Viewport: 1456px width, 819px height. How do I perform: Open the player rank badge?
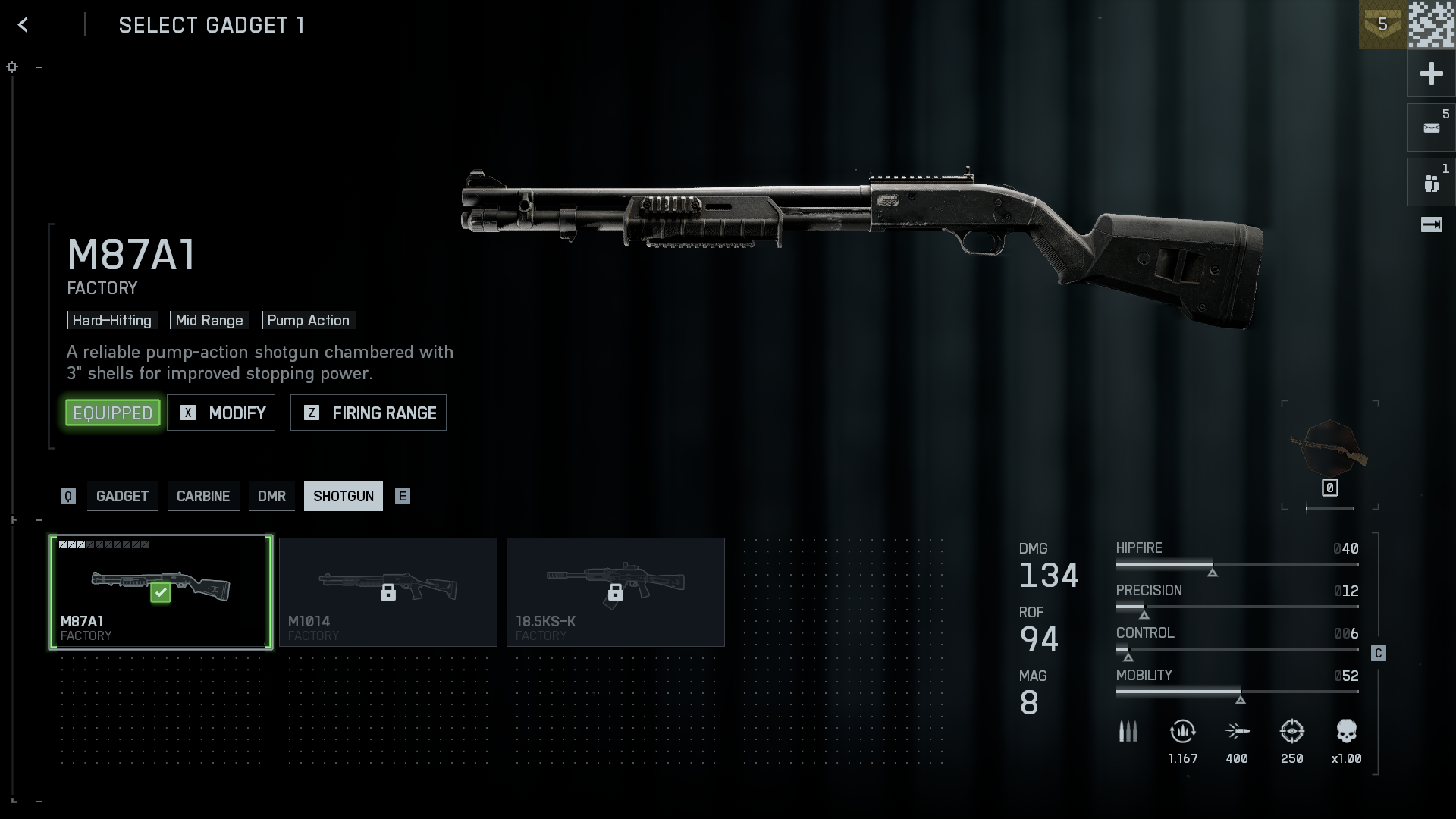tap(1382, 24)
